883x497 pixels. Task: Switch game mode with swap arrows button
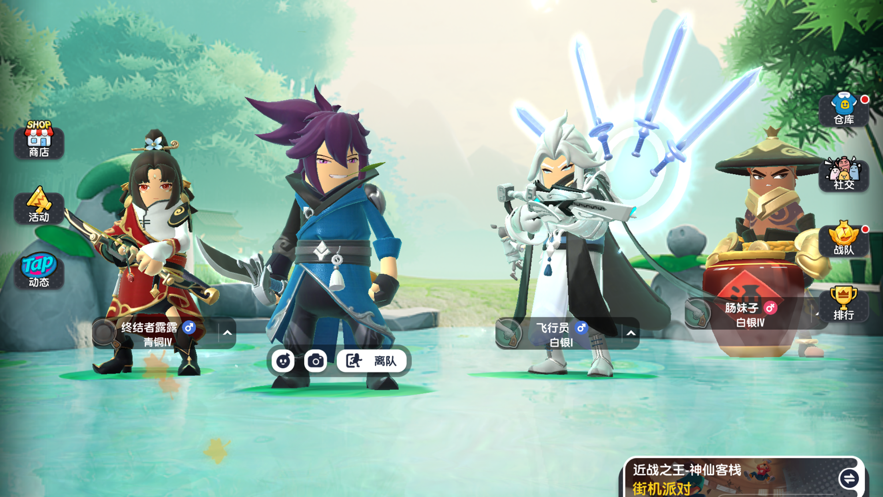click(848, 479)
